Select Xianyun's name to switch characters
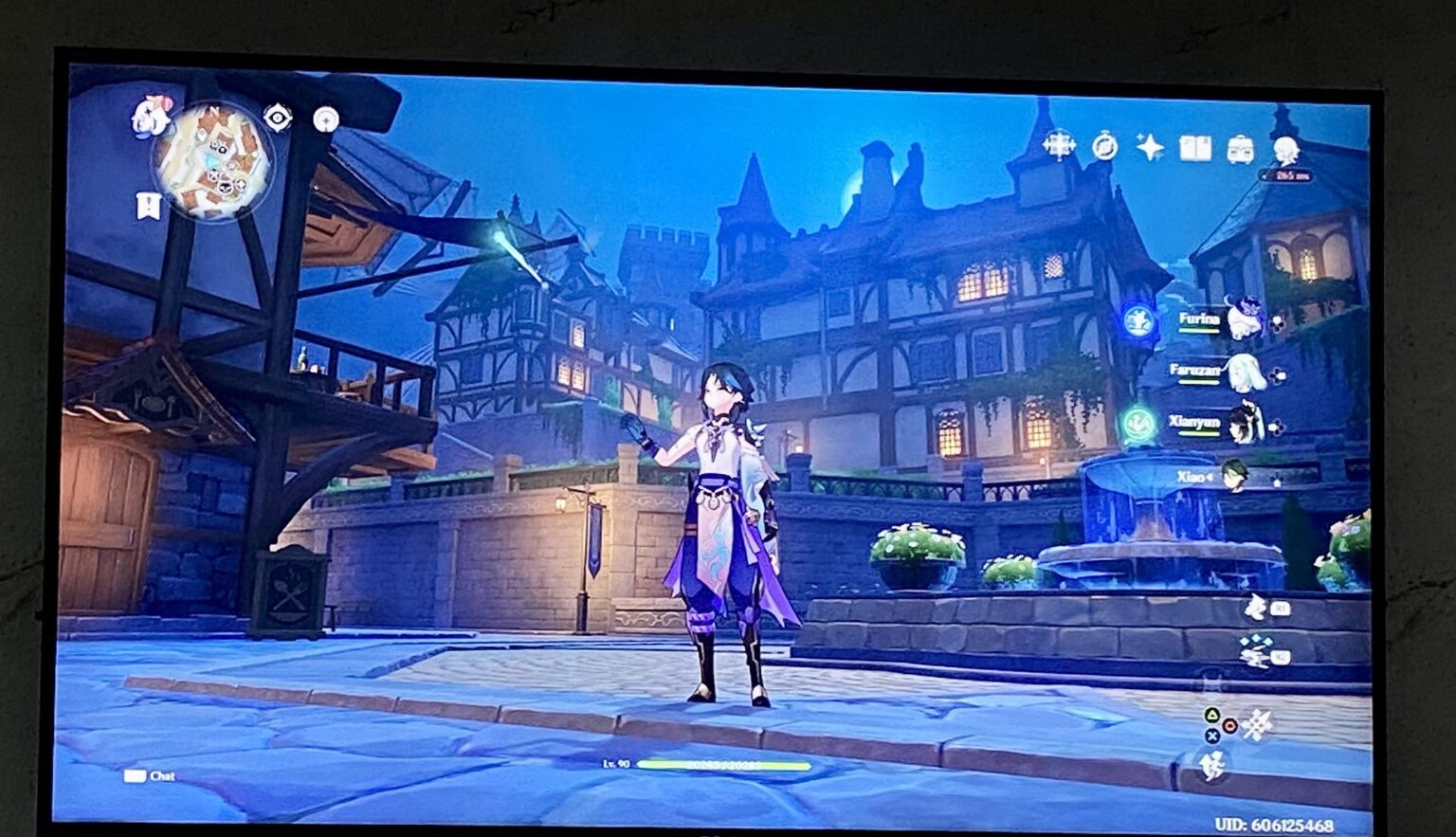The image size is (1456, 837). pos(1192,423)
